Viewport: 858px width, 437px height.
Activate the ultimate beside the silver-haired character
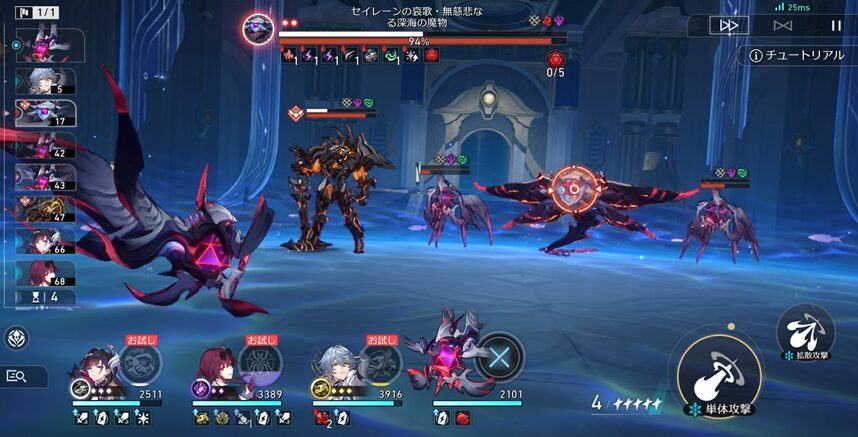coord(382,361)
